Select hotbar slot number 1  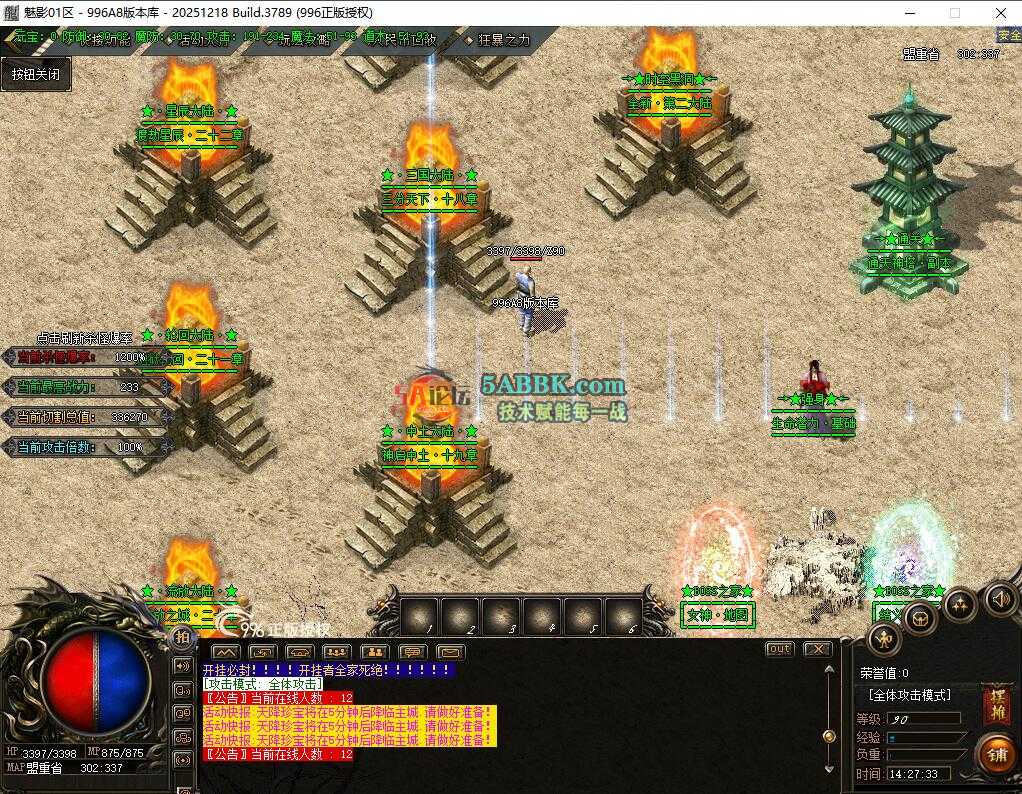pos(419,615)
